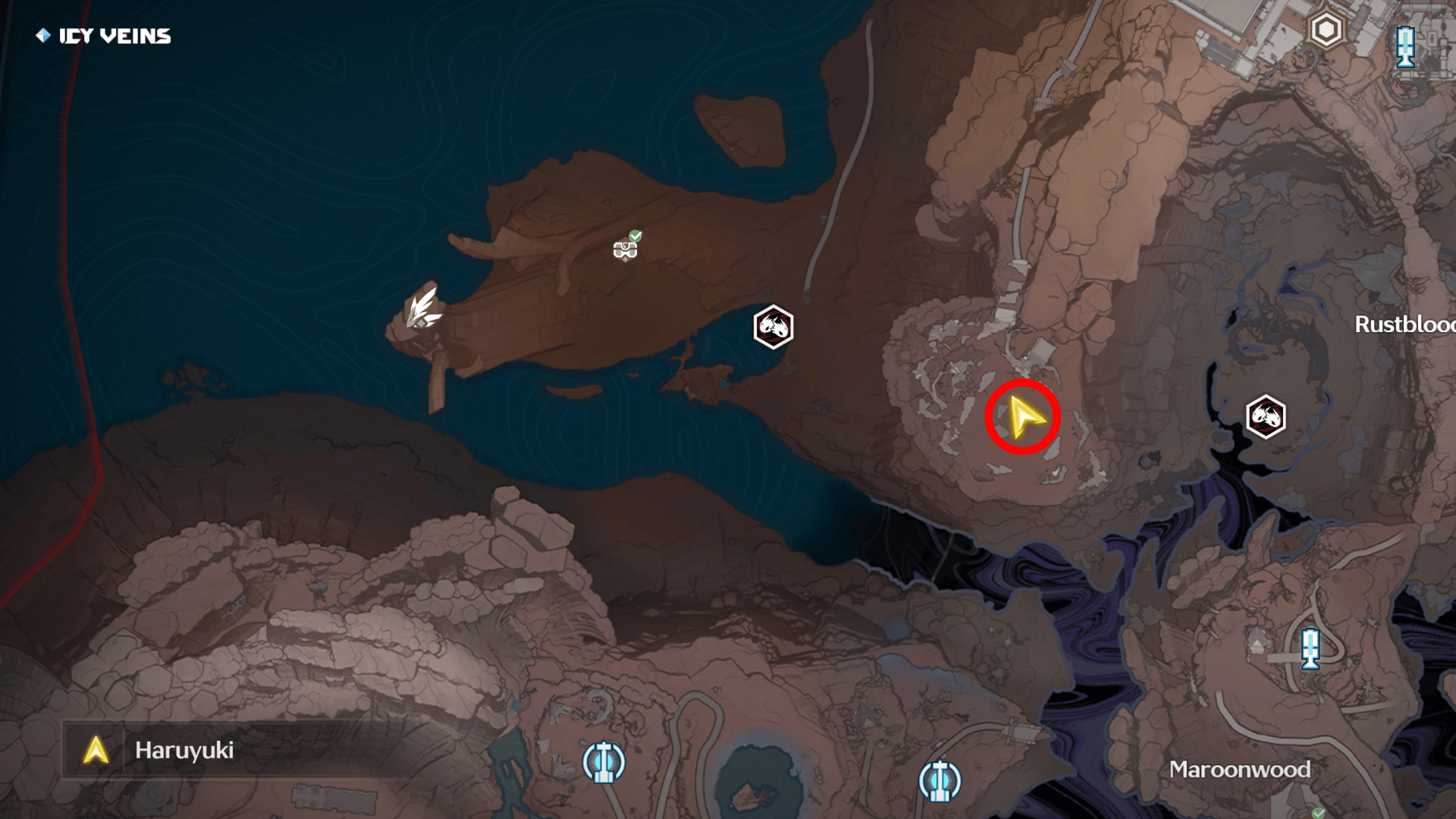The width and height of the screenshot is (1456, 819).
Task: Select the yellow player arrow marker on the map
Action: 1023,417
